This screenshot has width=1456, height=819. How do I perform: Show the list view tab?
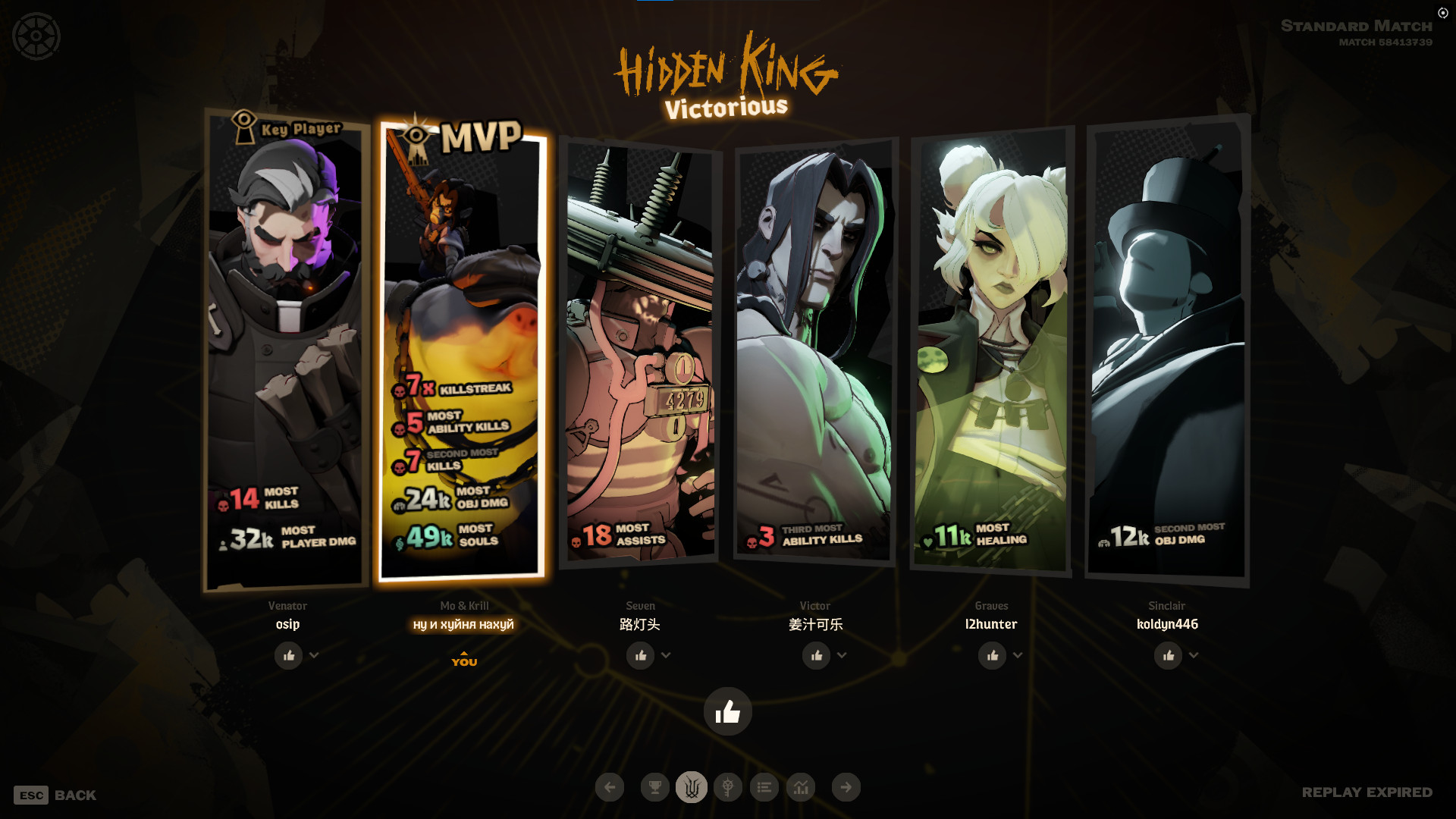(764, 787)
